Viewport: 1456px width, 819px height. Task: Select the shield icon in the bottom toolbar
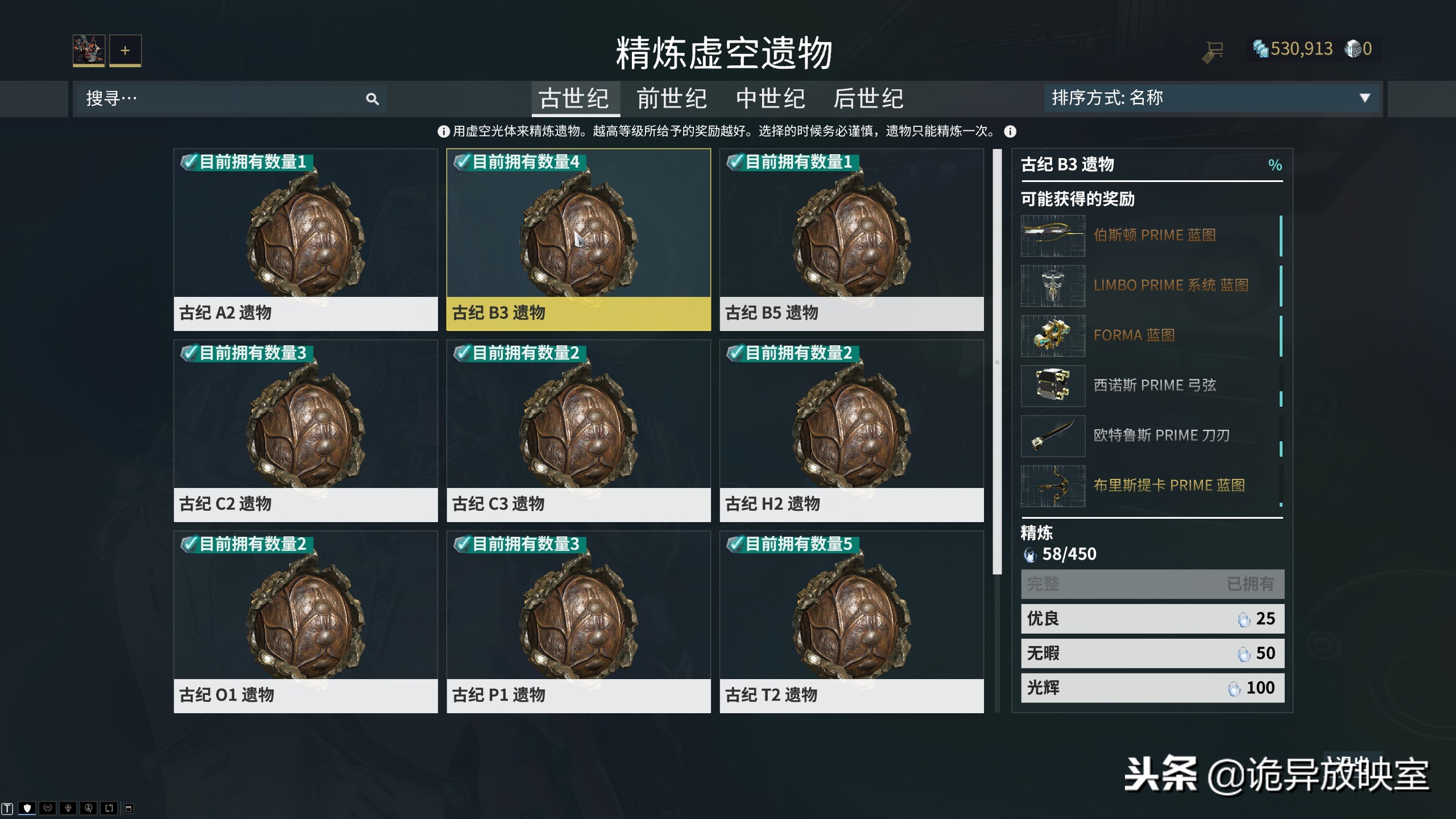(27, 809)
